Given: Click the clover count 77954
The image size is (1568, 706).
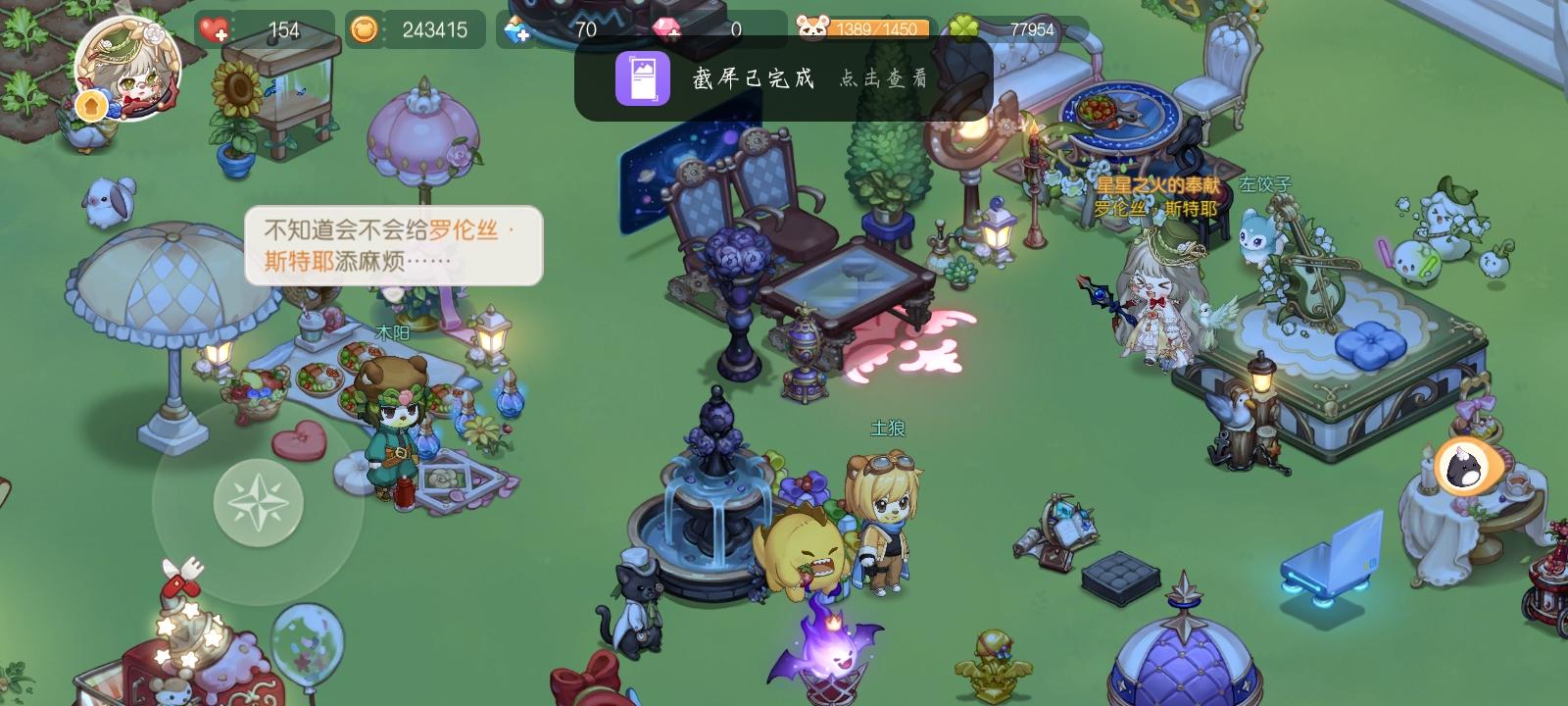Looking at the screenshot, I should tap(1031, 29).
